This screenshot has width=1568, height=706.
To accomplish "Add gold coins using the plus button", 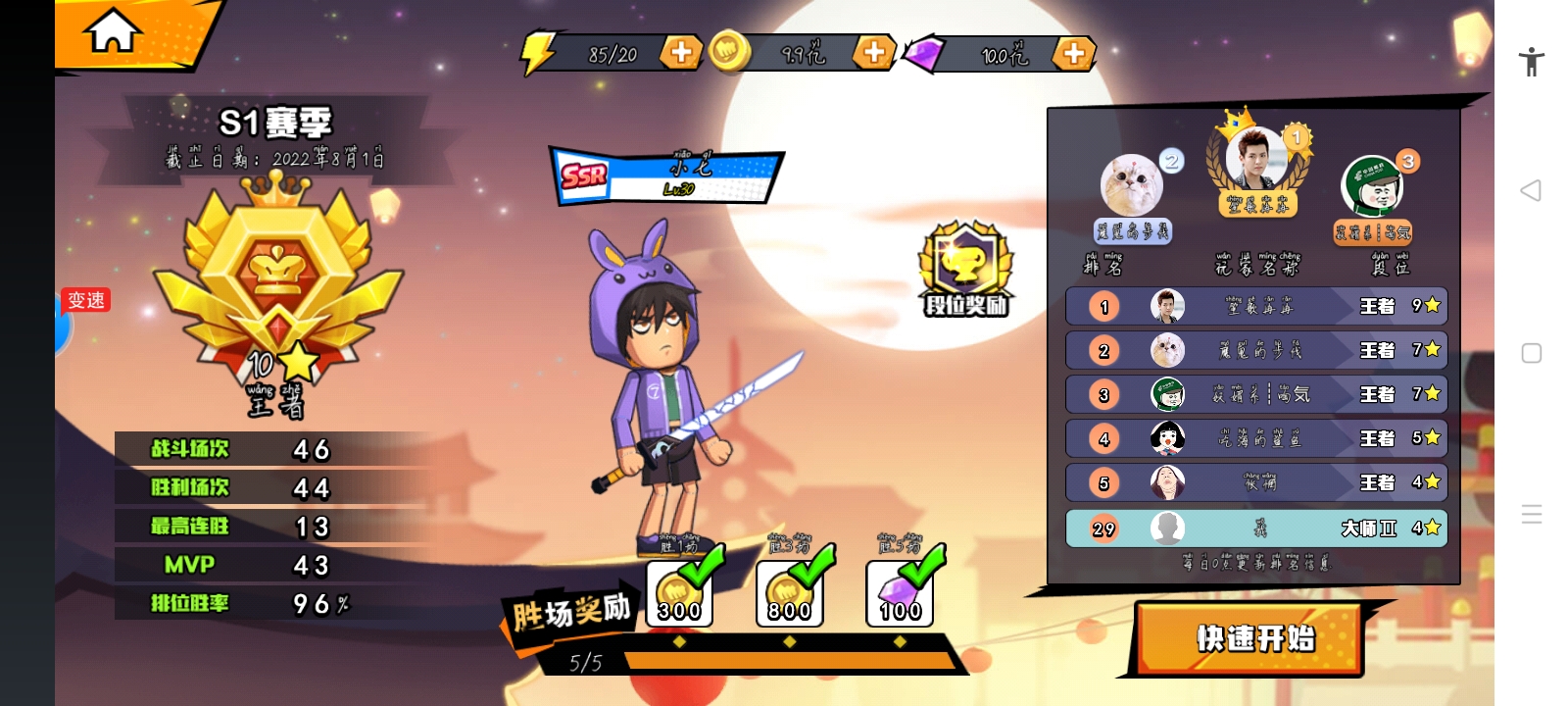I will 874,52.
